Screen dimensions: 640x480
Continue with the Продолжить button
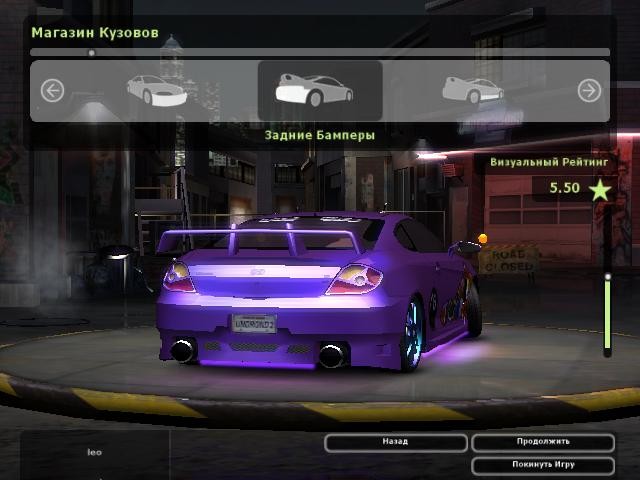click(542, 442)
